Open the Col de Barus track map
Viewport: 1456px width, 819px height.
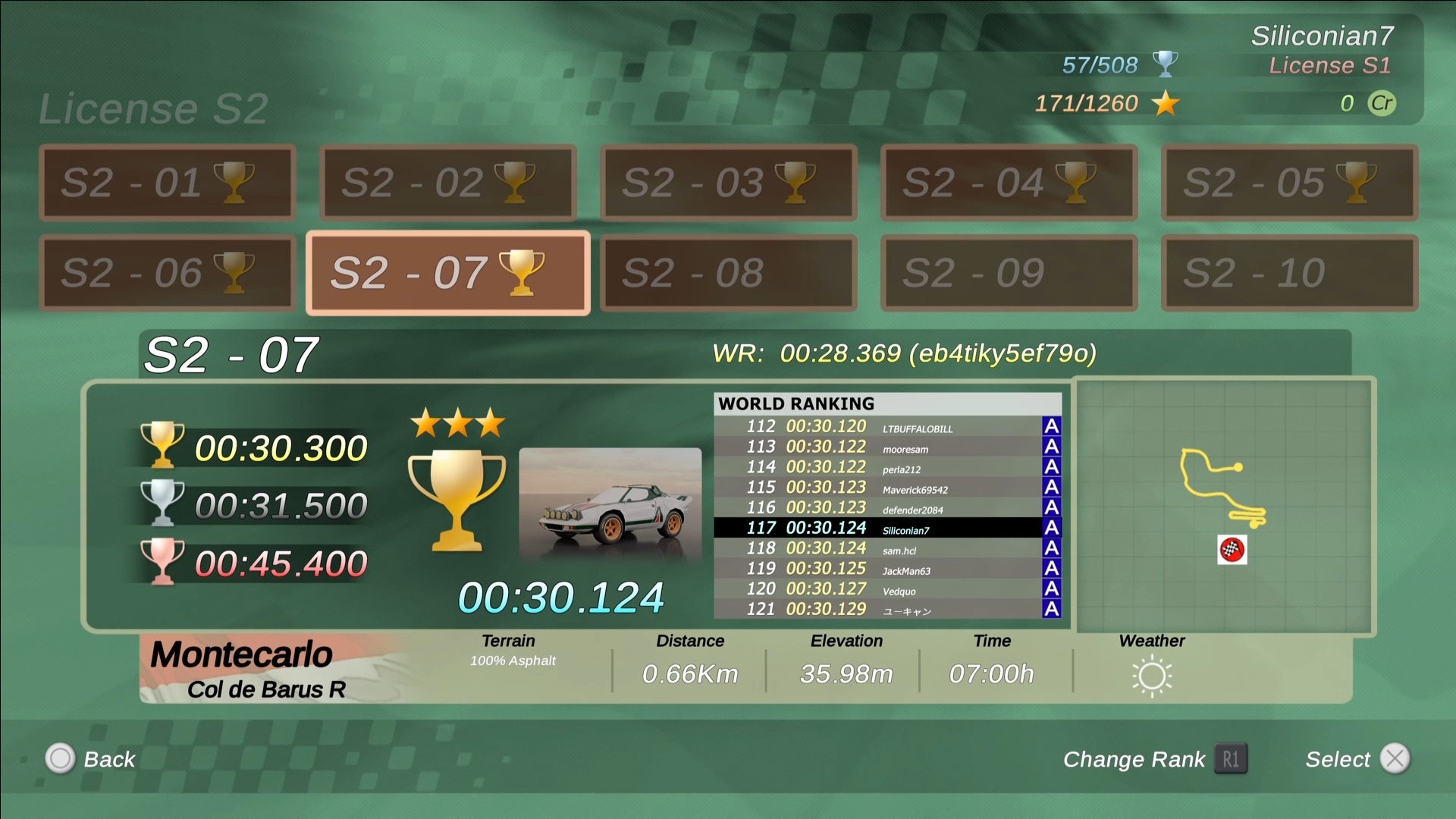click(1224, 506)
